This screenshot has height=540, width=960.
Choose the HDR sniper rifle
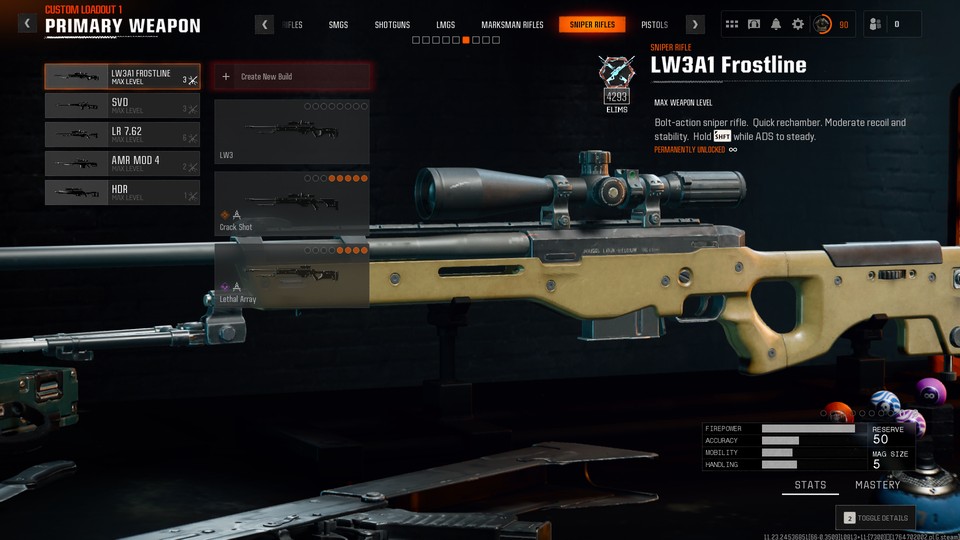[121, 192]
